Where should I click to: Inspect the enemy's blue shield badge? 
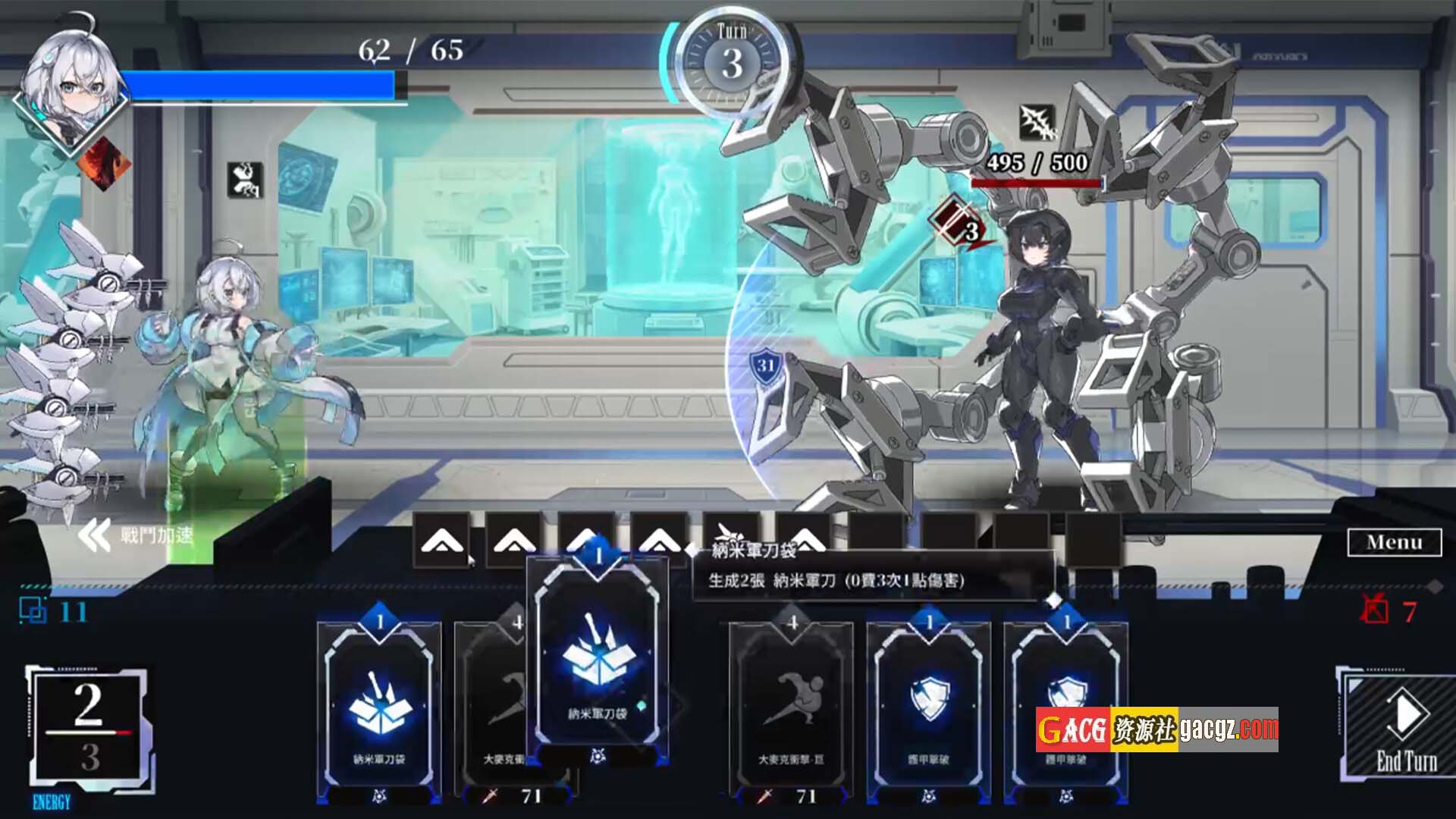click(765, 367)
